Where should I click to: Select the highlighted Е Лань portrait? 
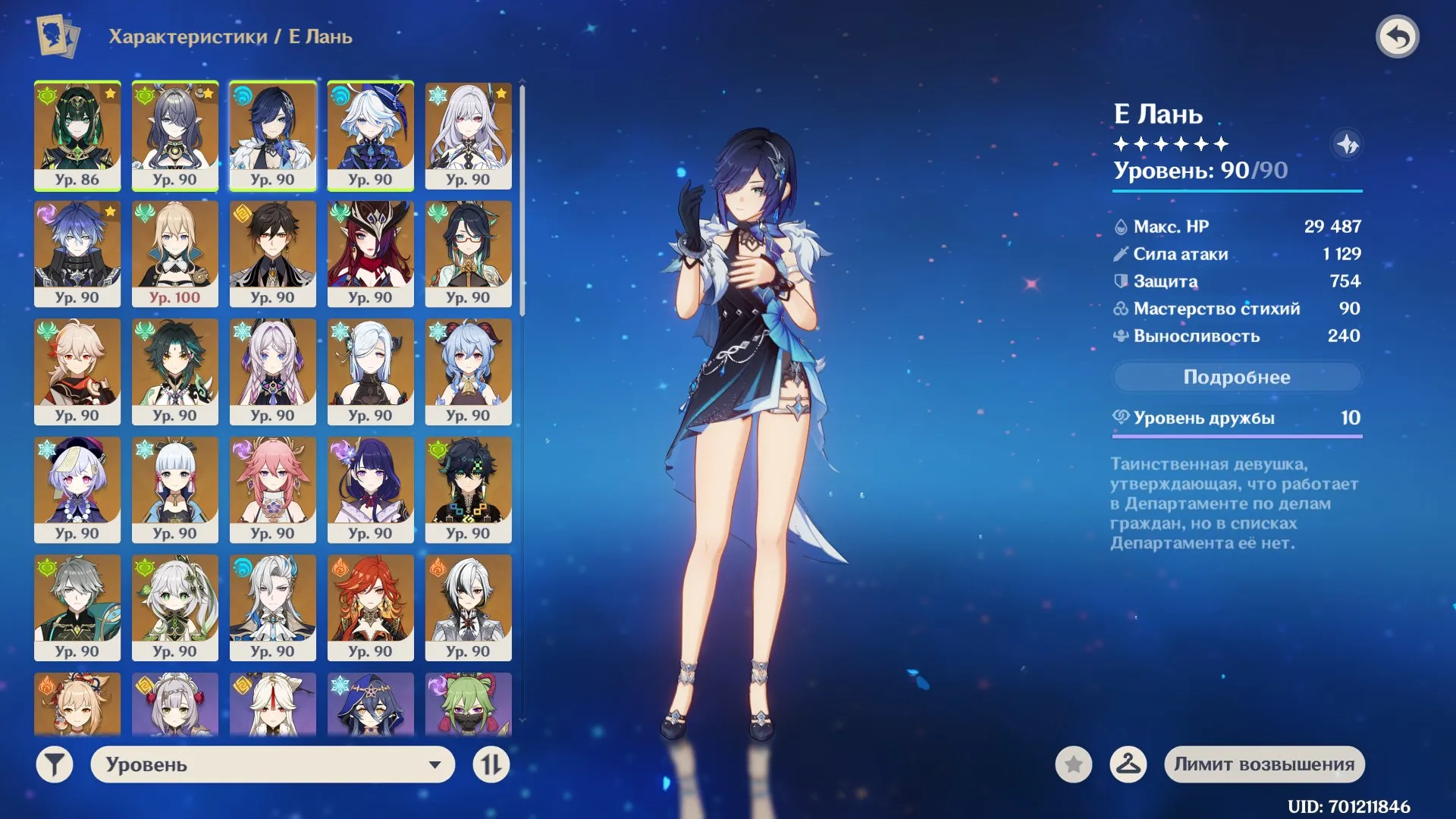pos(273,136)
